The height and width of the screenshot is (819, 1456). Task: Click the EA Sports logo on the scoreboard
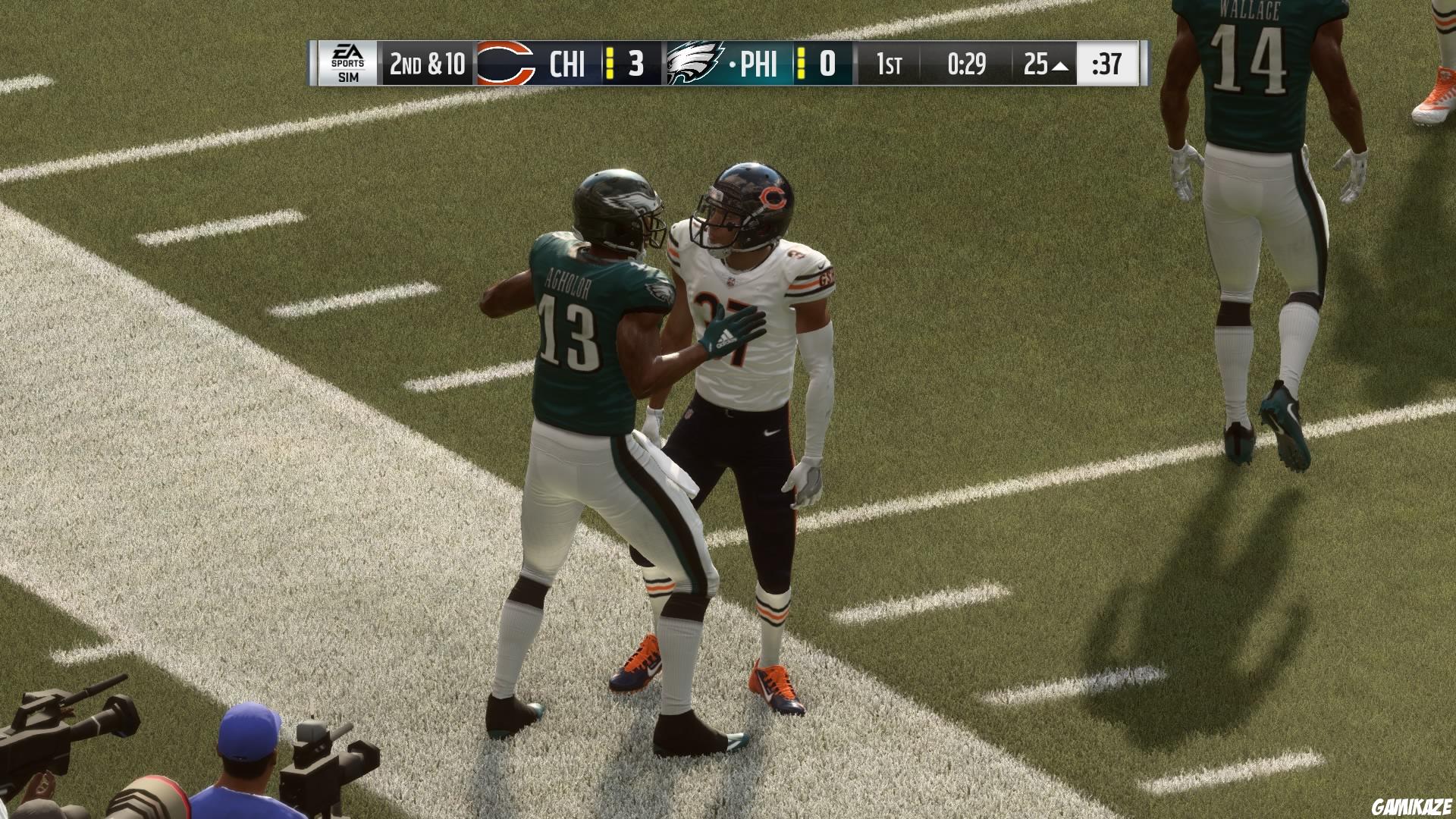click(349, 55)
